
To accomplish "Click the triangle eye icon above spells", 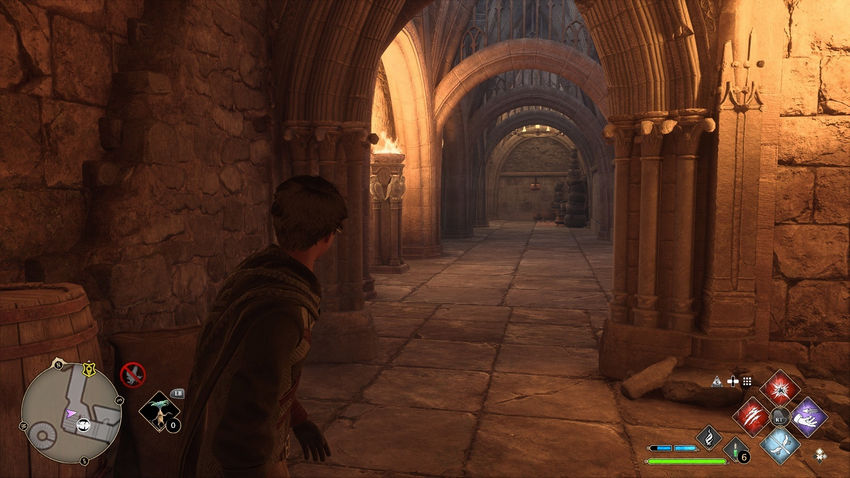I will click(x=718, y=381).
